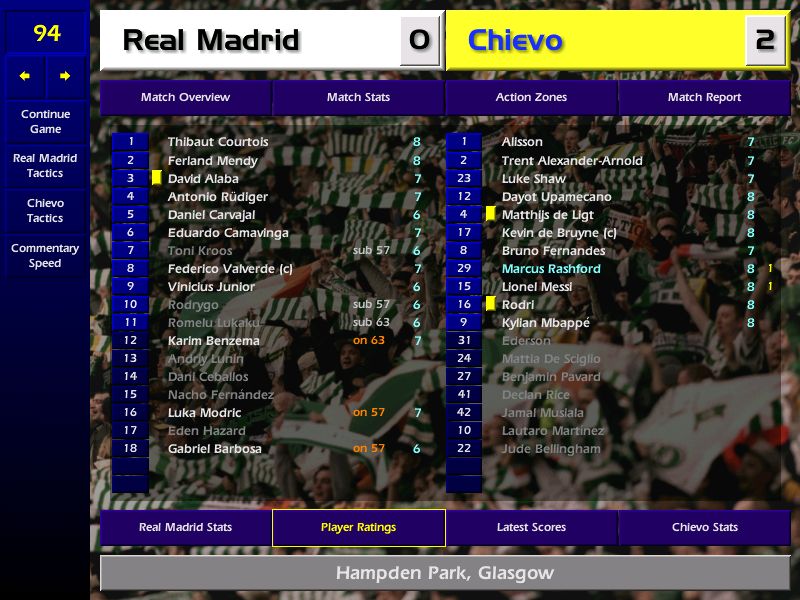Select the Player Ratings tab
Viewport: 800px width, 600px height.
click(358, 527)
